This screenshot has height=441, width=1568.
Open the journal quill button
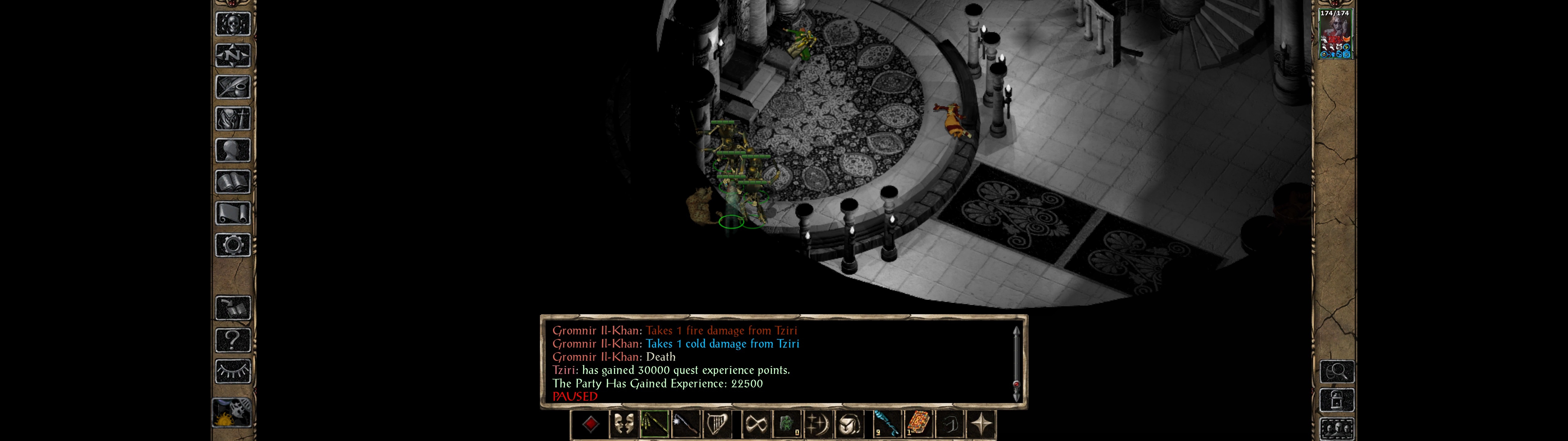pos(233,87)
